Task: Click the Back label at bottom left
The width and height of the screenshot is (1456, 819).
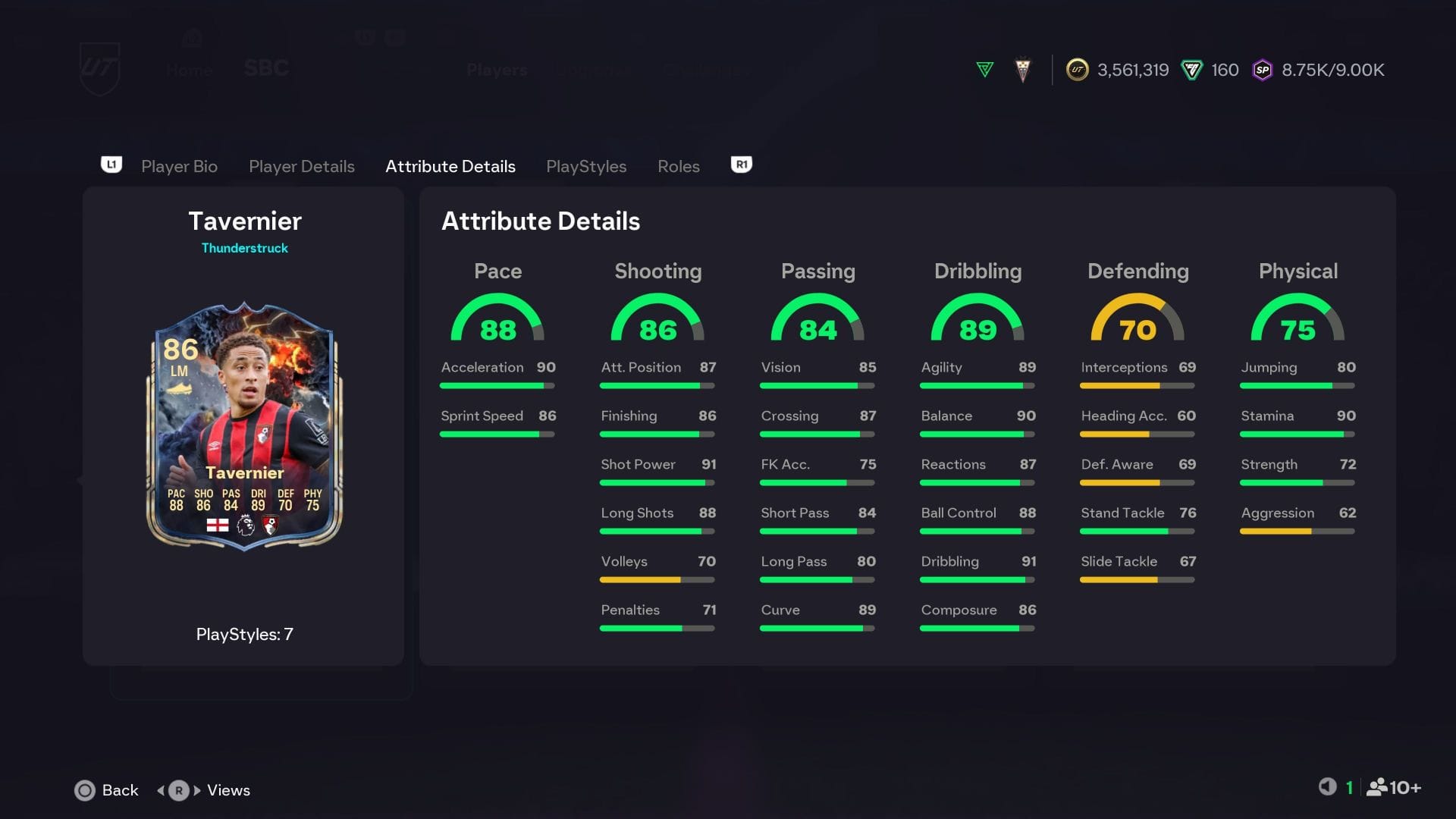Action: [120, 790]
